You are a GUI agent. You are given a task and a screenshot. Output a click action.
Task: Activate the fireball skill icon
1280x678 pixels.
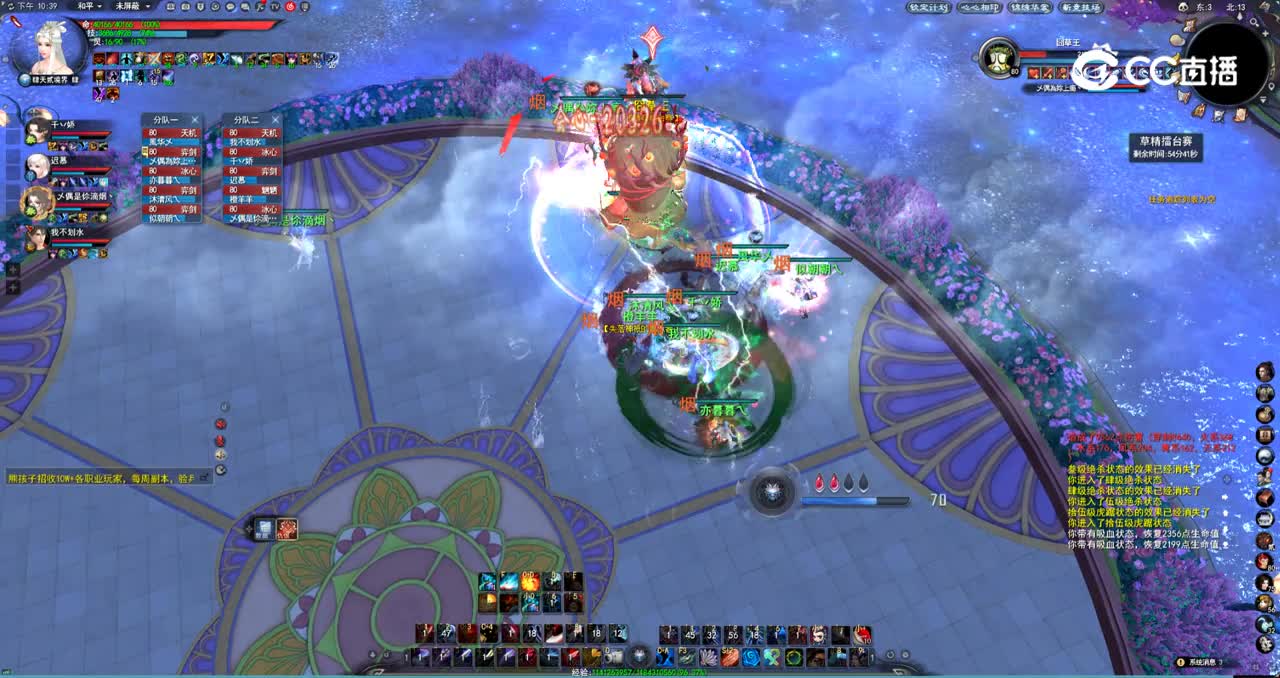click(530, 581)
